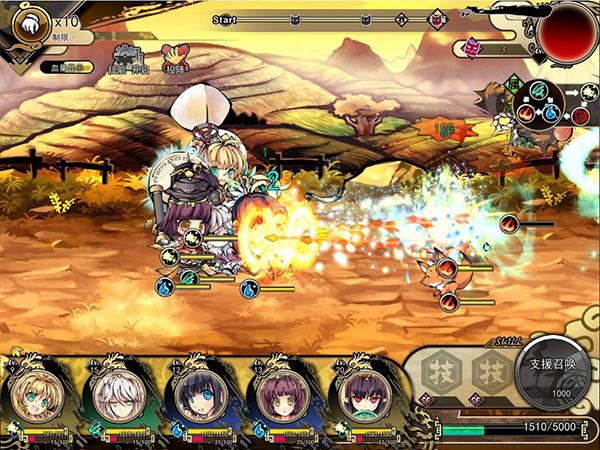This screenshot has width=600, height=450.
Task: Select the blonde green-eyed character portrait
Action: [37, 398]
